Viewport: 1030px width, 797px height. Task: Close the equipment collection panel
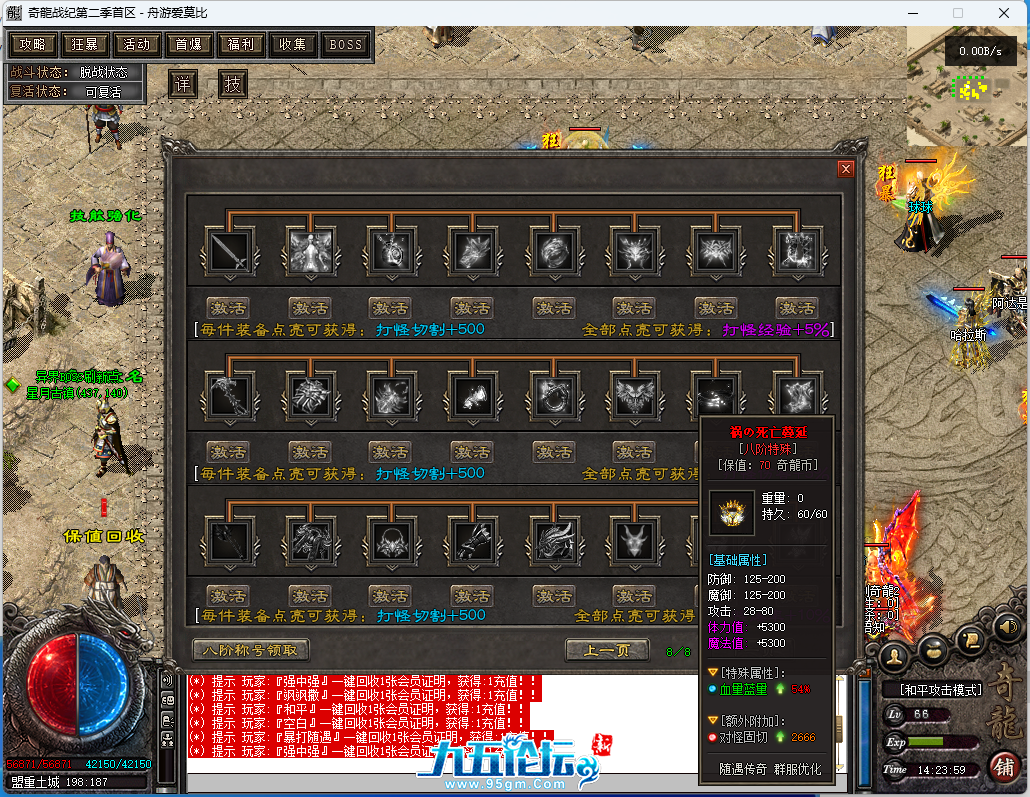(x=846, y=169)
